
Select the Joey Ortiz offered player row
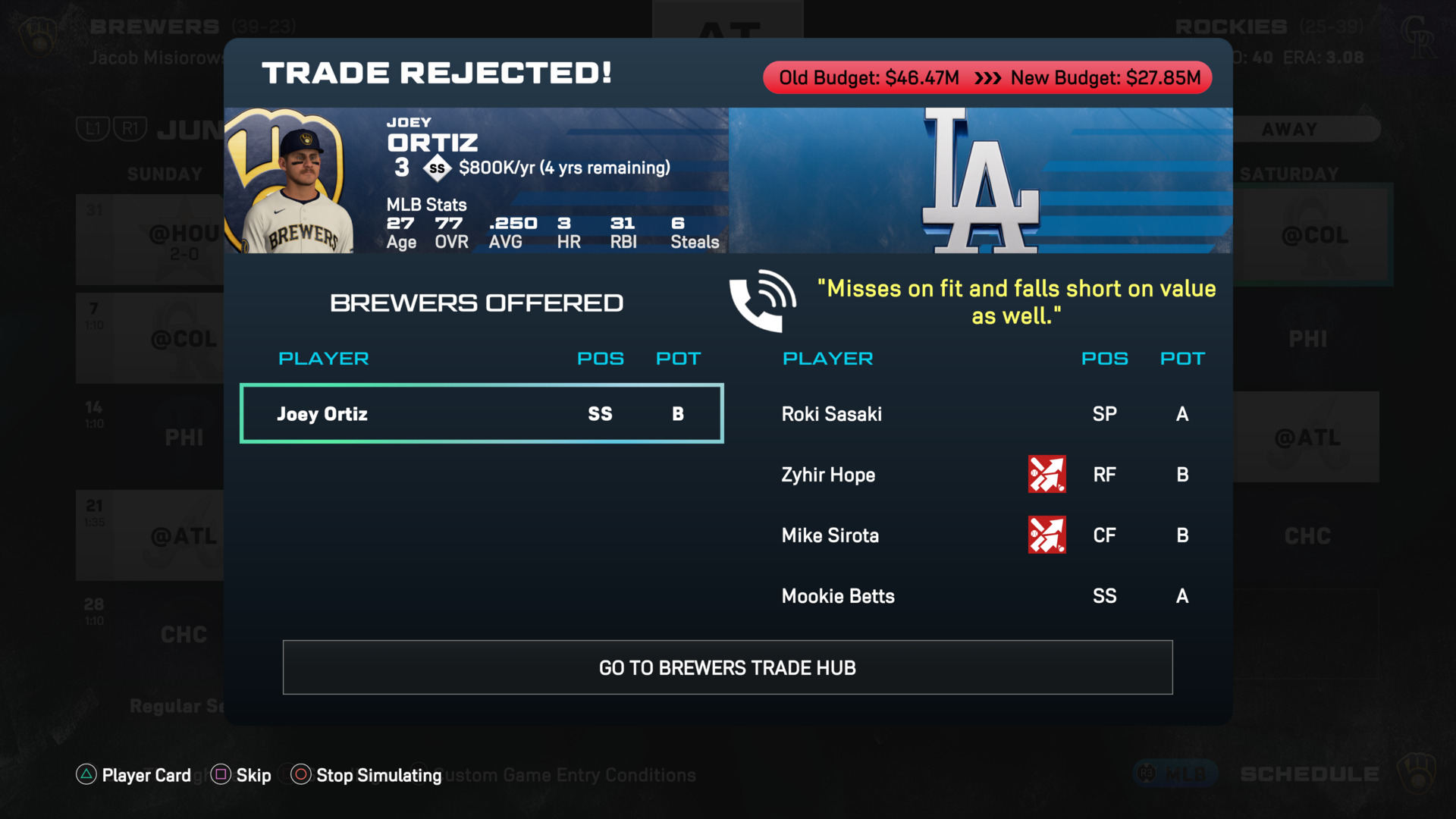(482, 413)
